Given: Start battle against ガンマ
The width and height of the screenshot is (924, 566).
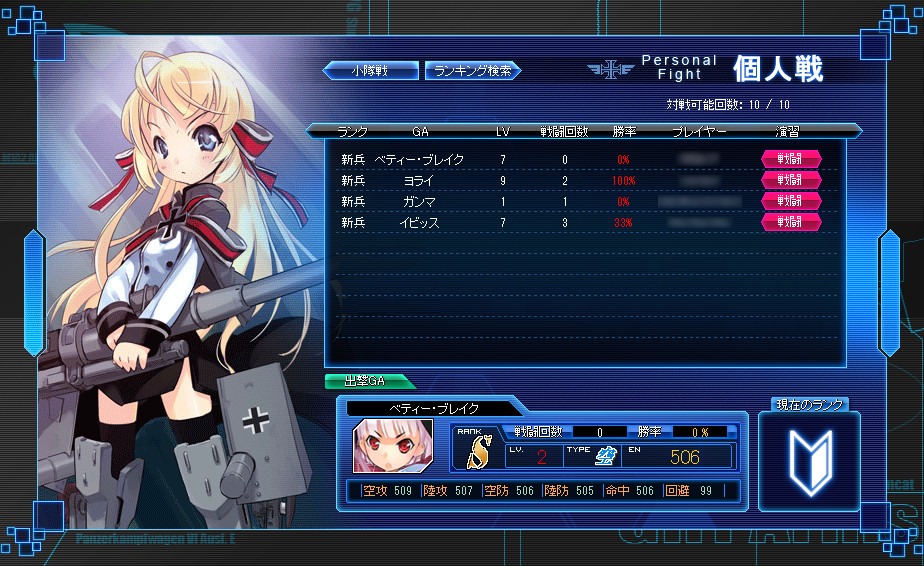Looking at the screenshot, I should pyautogui.click(x=791, y=201).
